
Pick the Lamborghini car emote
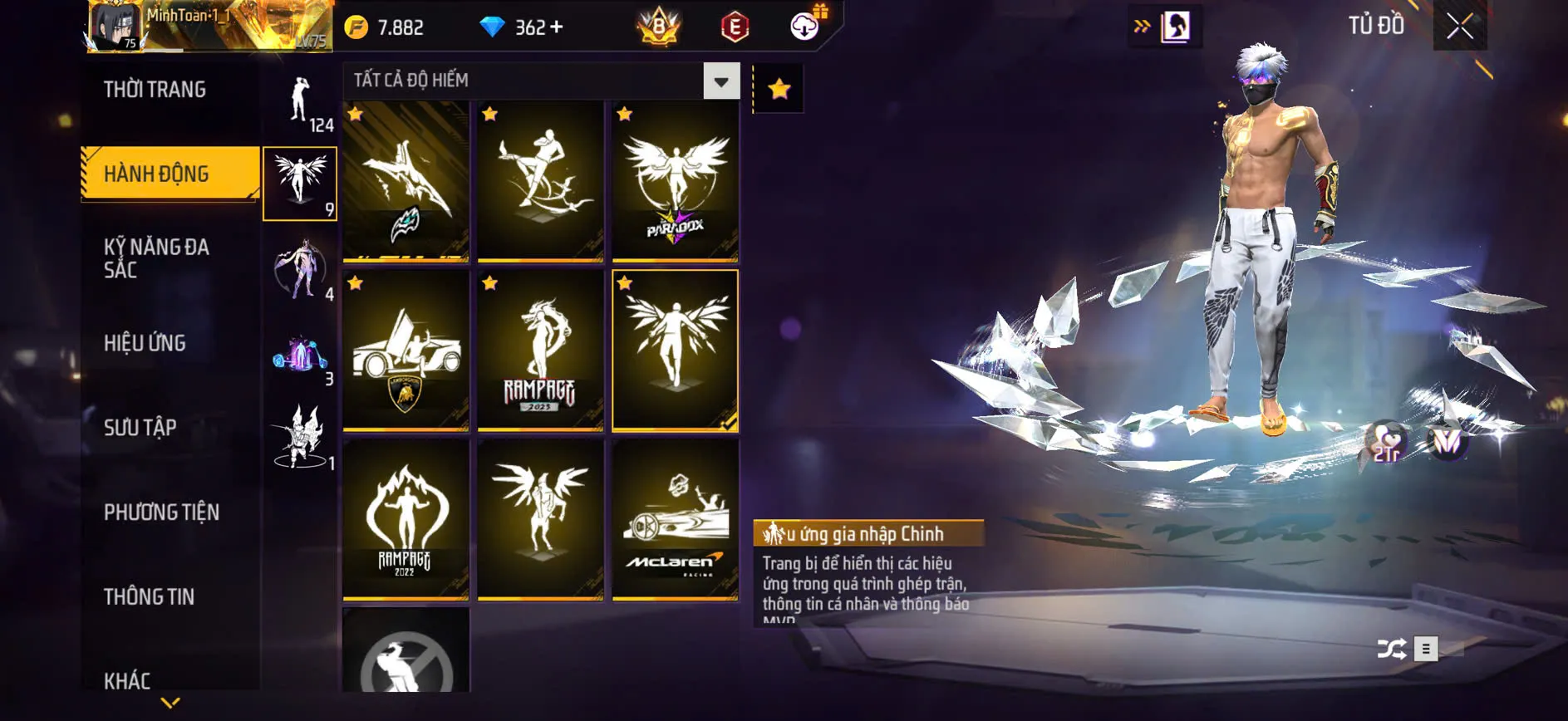[406, 351]
